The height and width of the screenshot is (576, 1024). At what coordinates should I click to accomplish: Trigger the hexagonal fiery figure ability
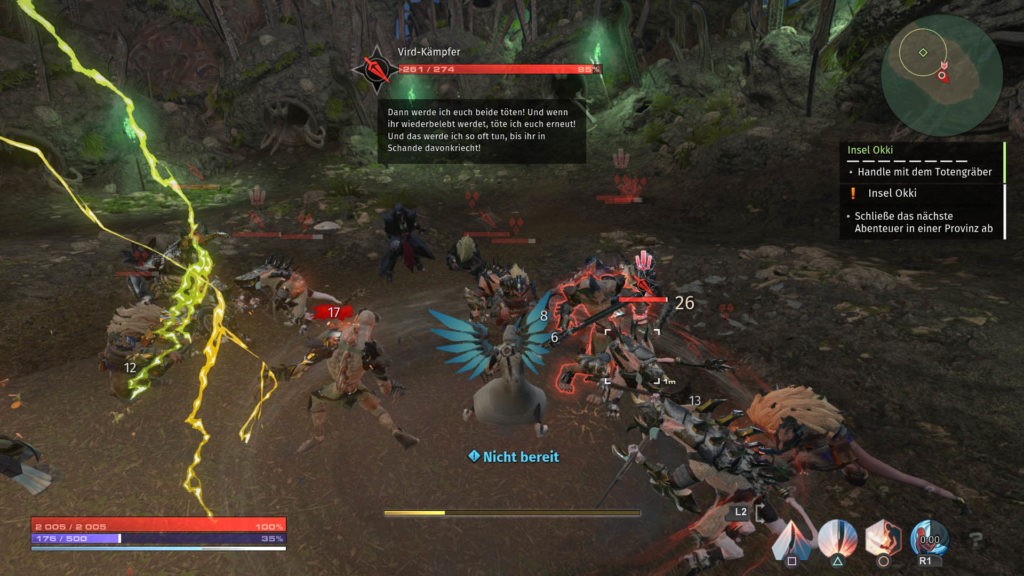pyautogui.click(x=883, y=540)
